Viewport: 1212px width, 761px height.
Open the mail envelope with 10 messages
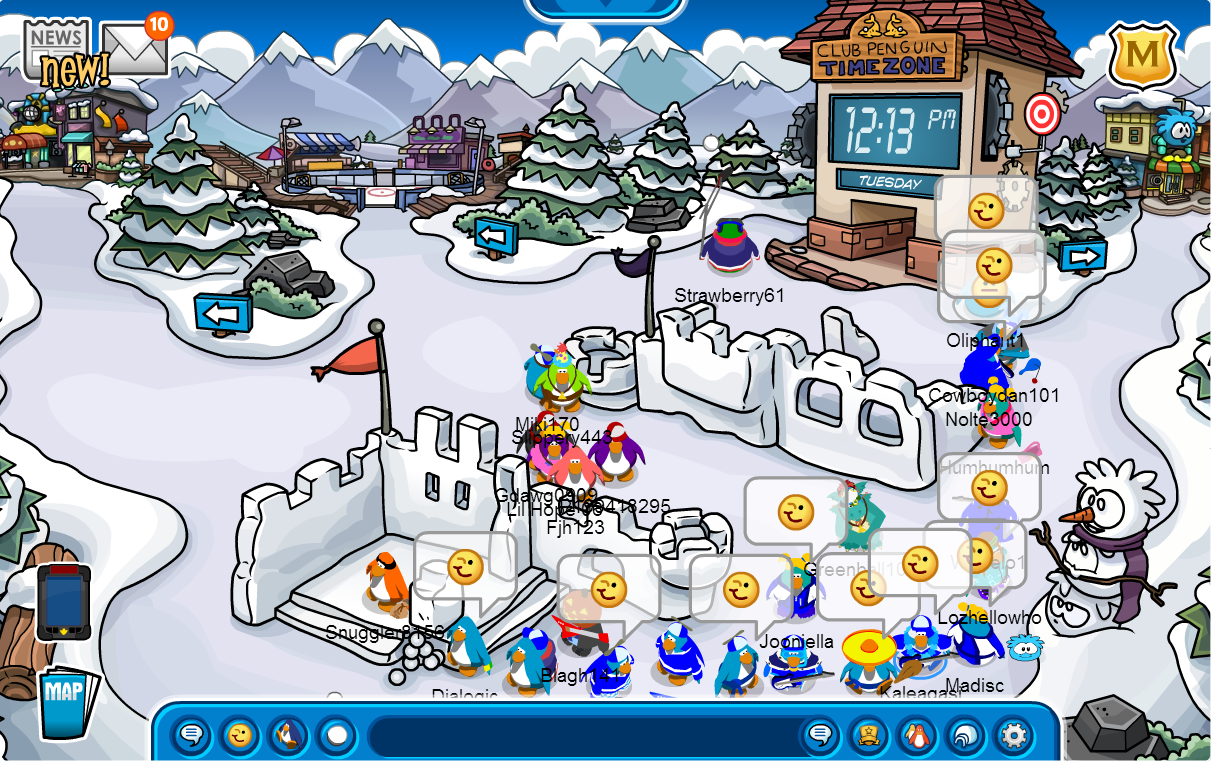(135, 47)
